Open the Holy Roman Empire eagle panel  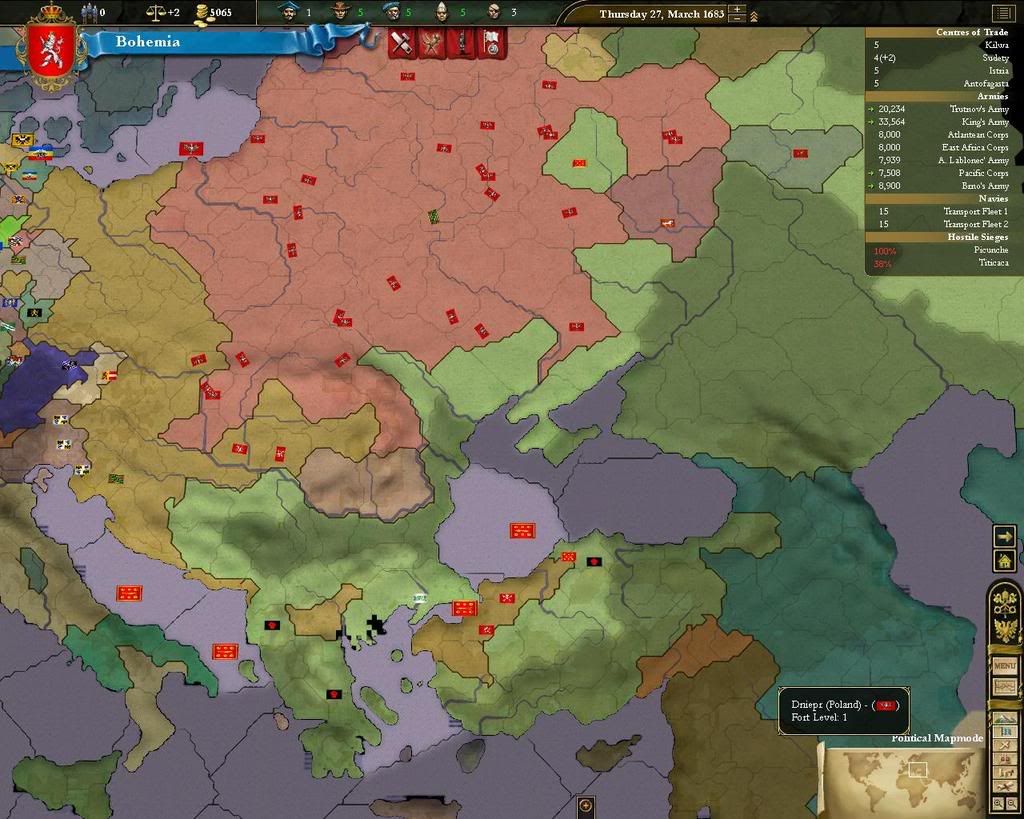1004,630
